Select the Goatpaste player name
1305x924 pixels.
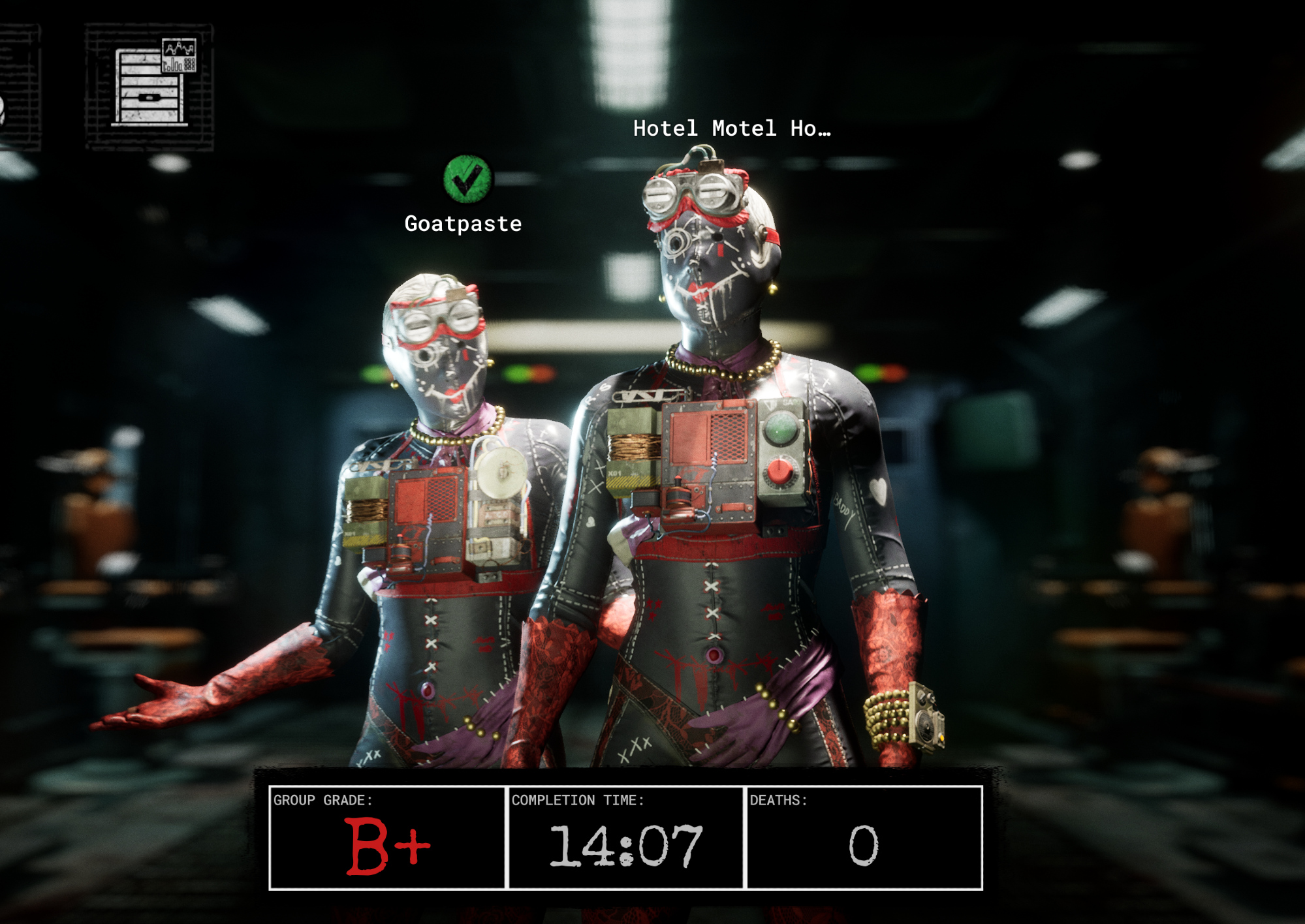coord(463,224)
